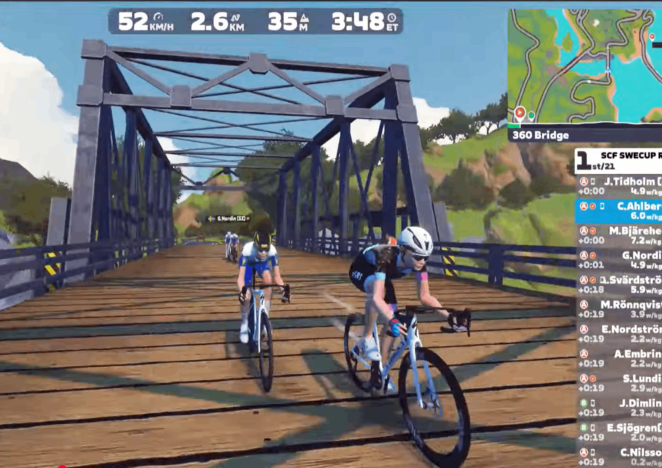Choose M.Bjärehed in the rider list

pyautogui.click(x=618, y=234)
